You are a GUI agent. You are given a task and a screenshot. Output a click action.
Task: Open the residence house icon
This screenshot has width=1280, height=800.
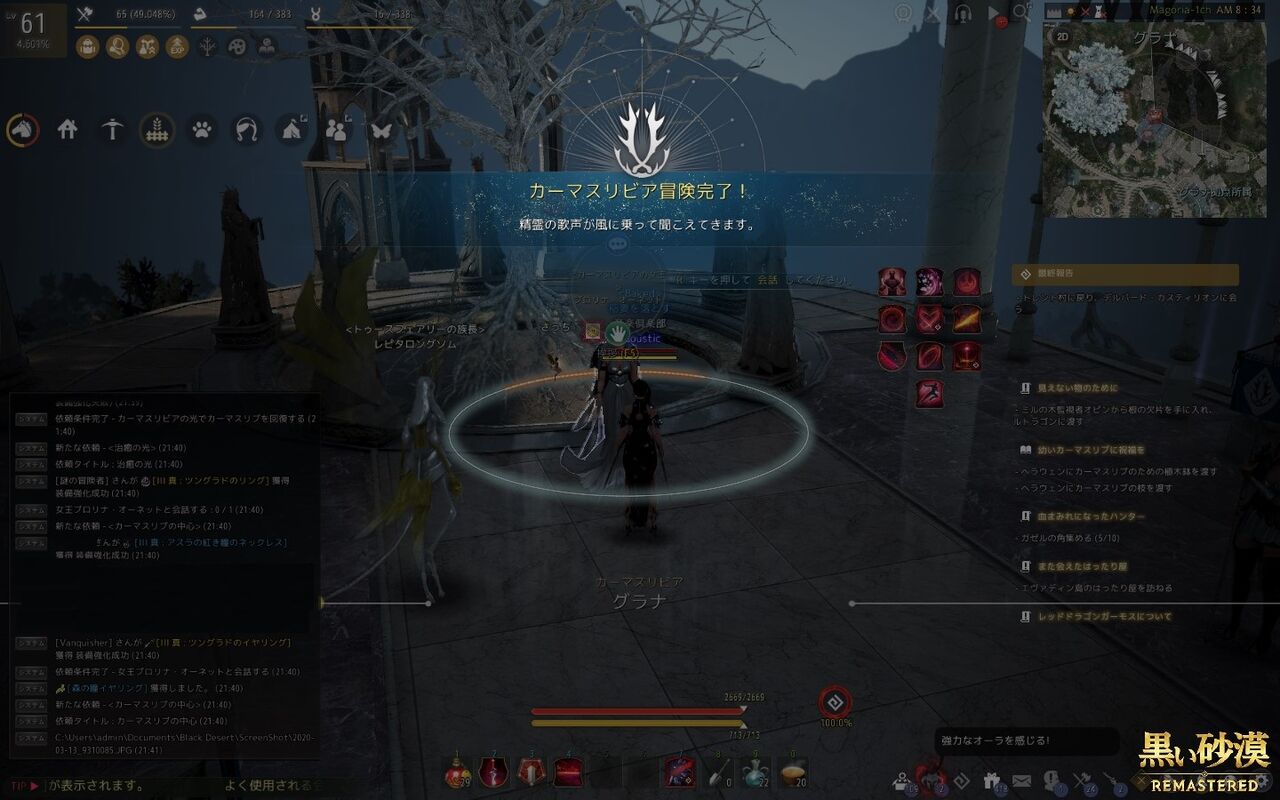pos(67,131)
